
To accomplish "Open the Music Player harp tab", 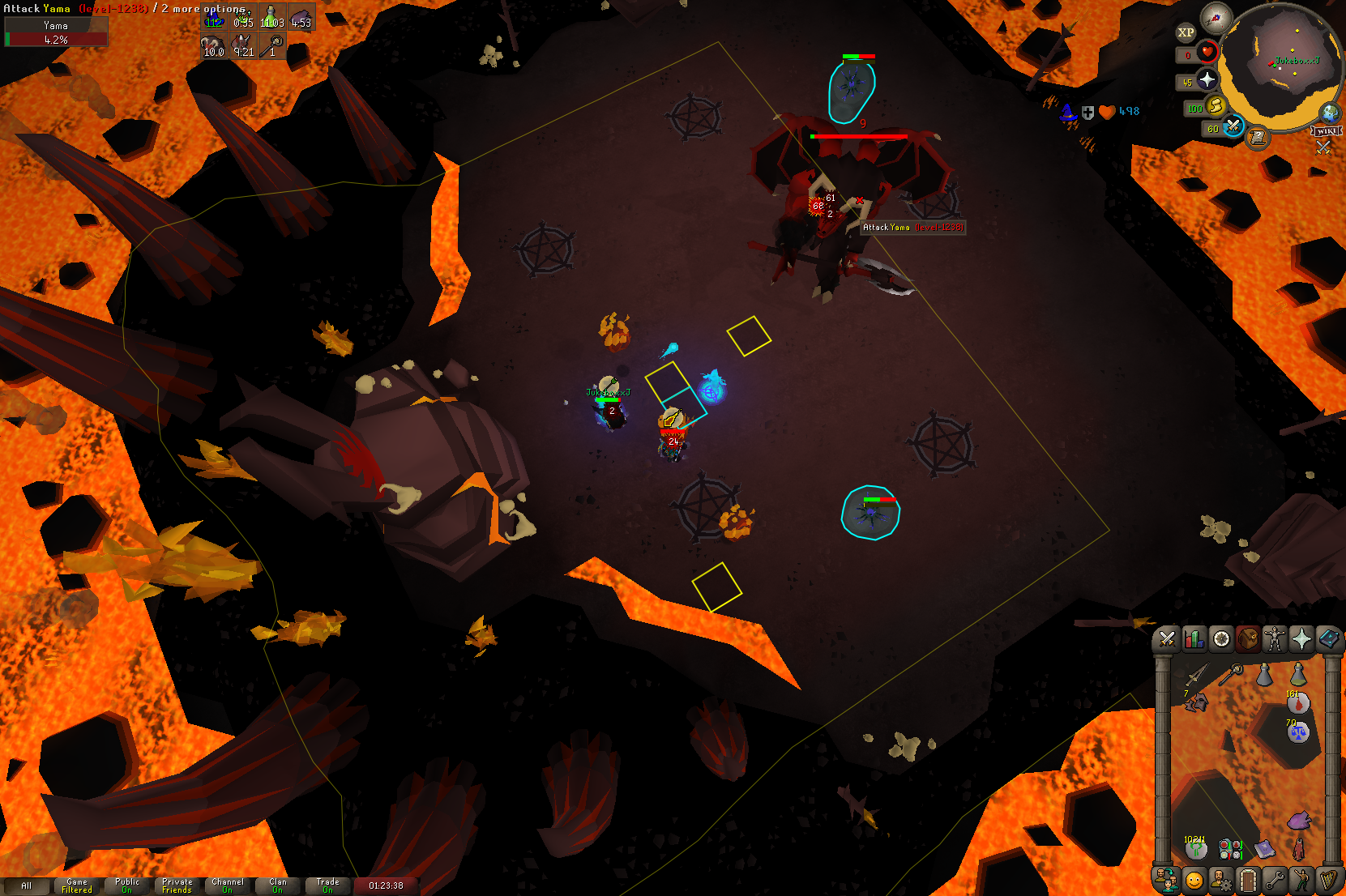I will pos(1328,879).
